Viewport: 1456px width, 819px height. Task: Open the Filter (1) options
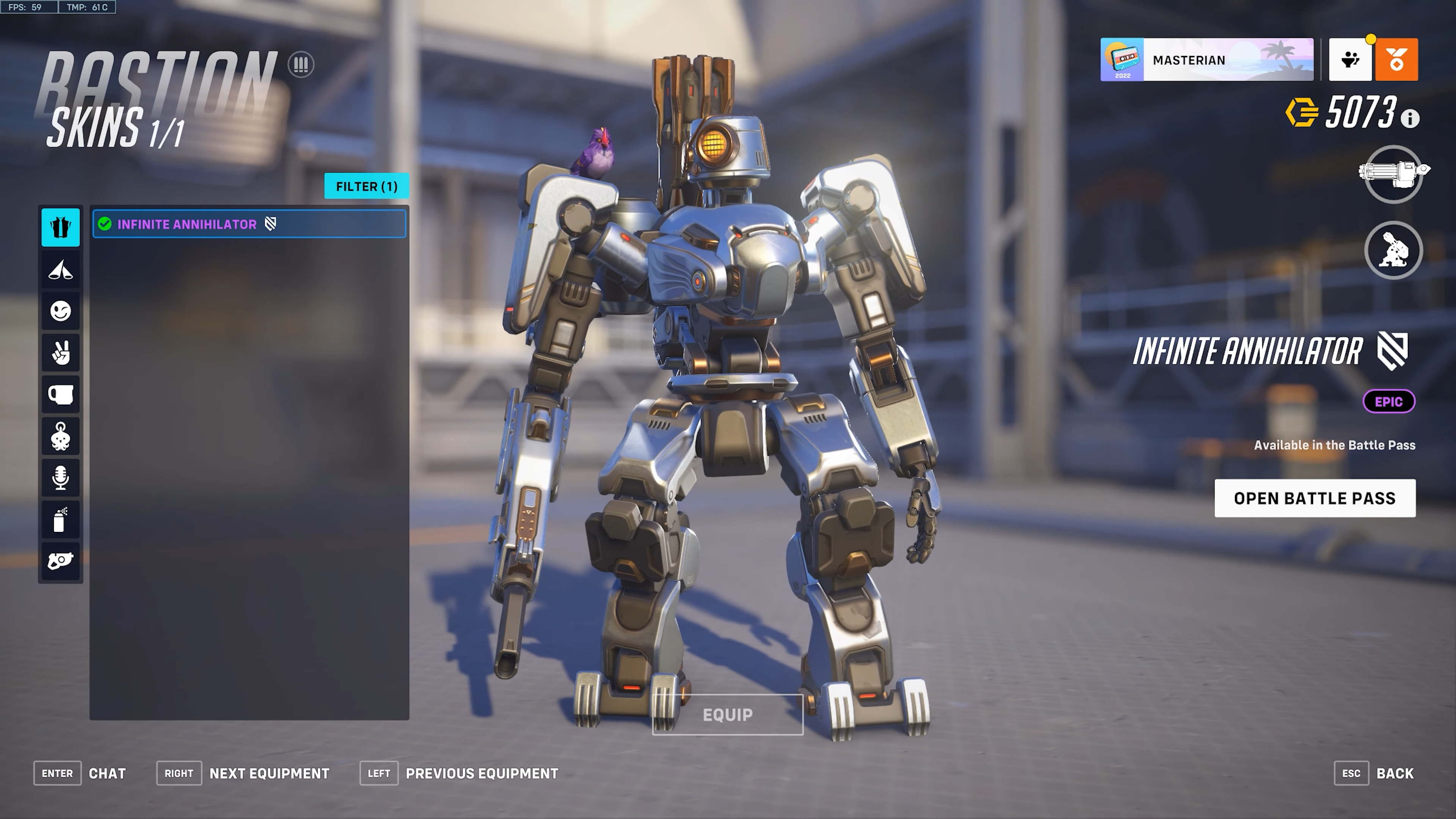pos(366,186)
